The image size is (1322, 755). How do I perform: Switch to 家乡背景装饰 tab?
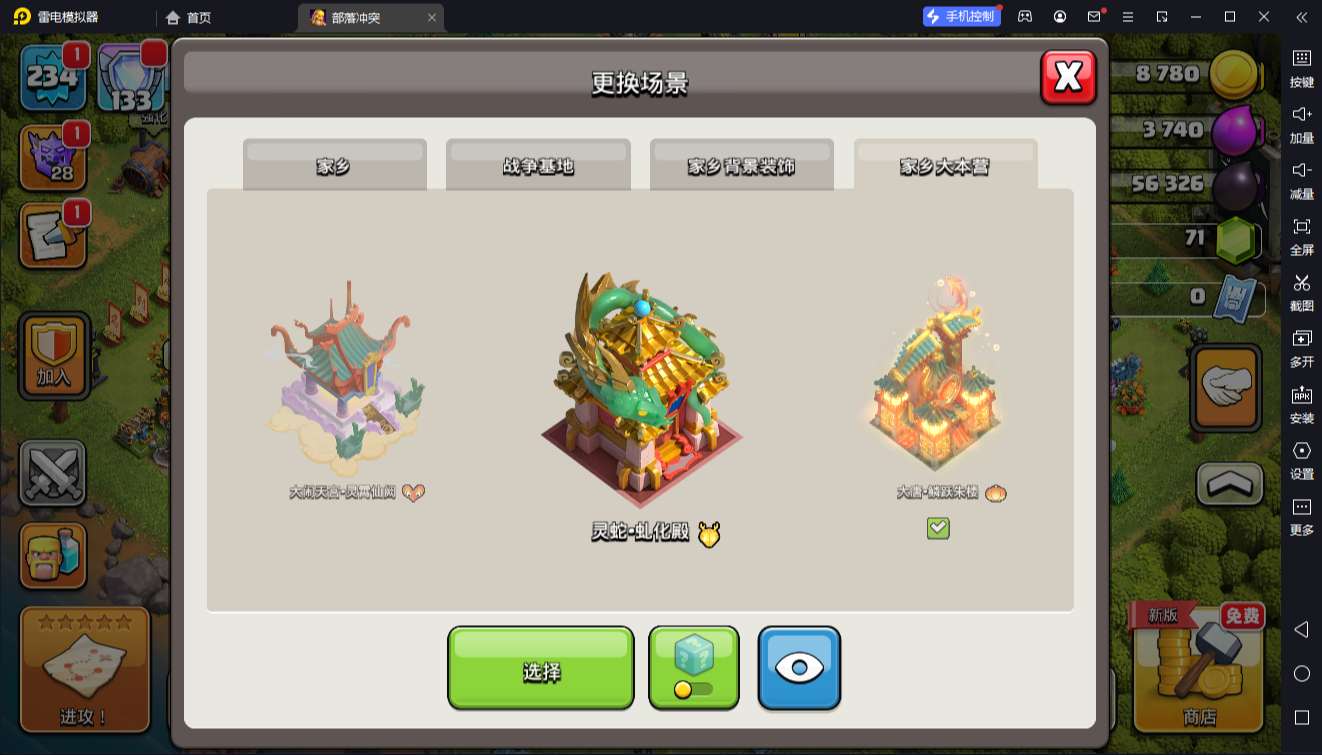click(741, 165)
